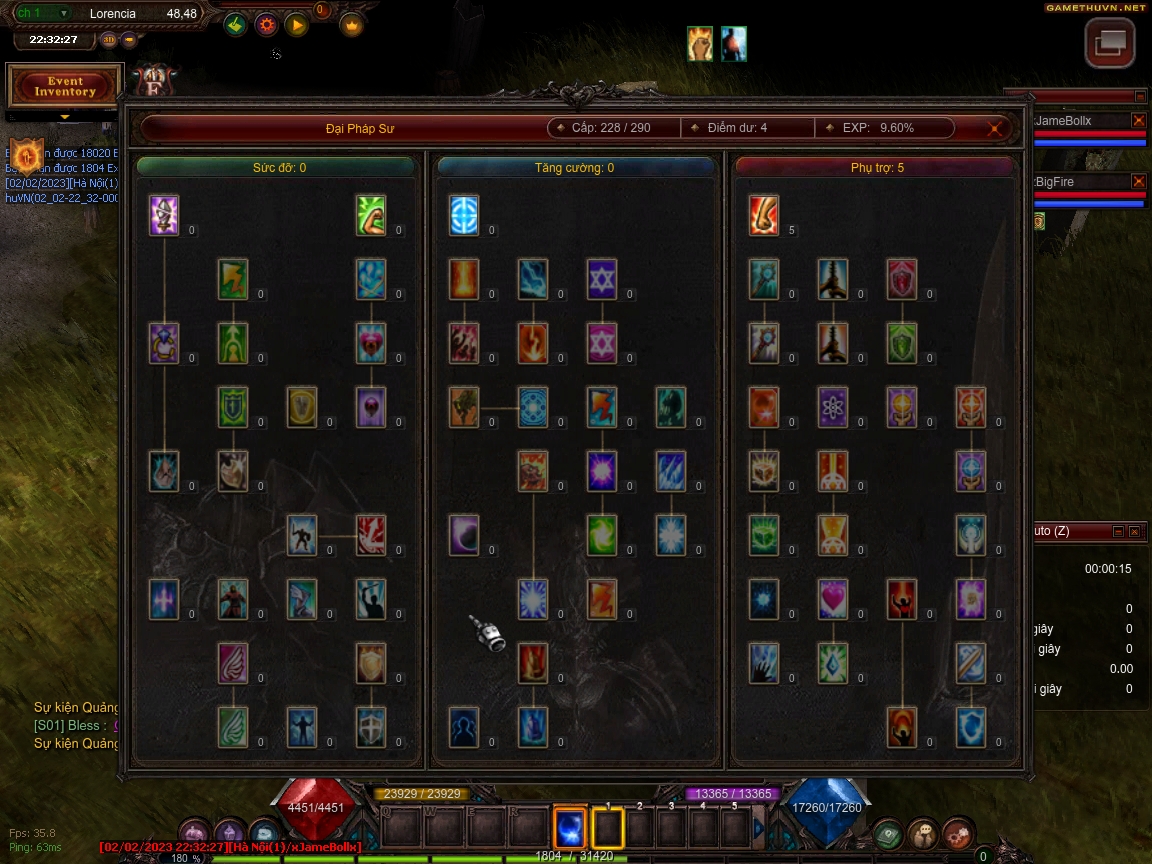Select the red shield skill icon
The height and width of the screenshot is (864, 1152).
902,279
